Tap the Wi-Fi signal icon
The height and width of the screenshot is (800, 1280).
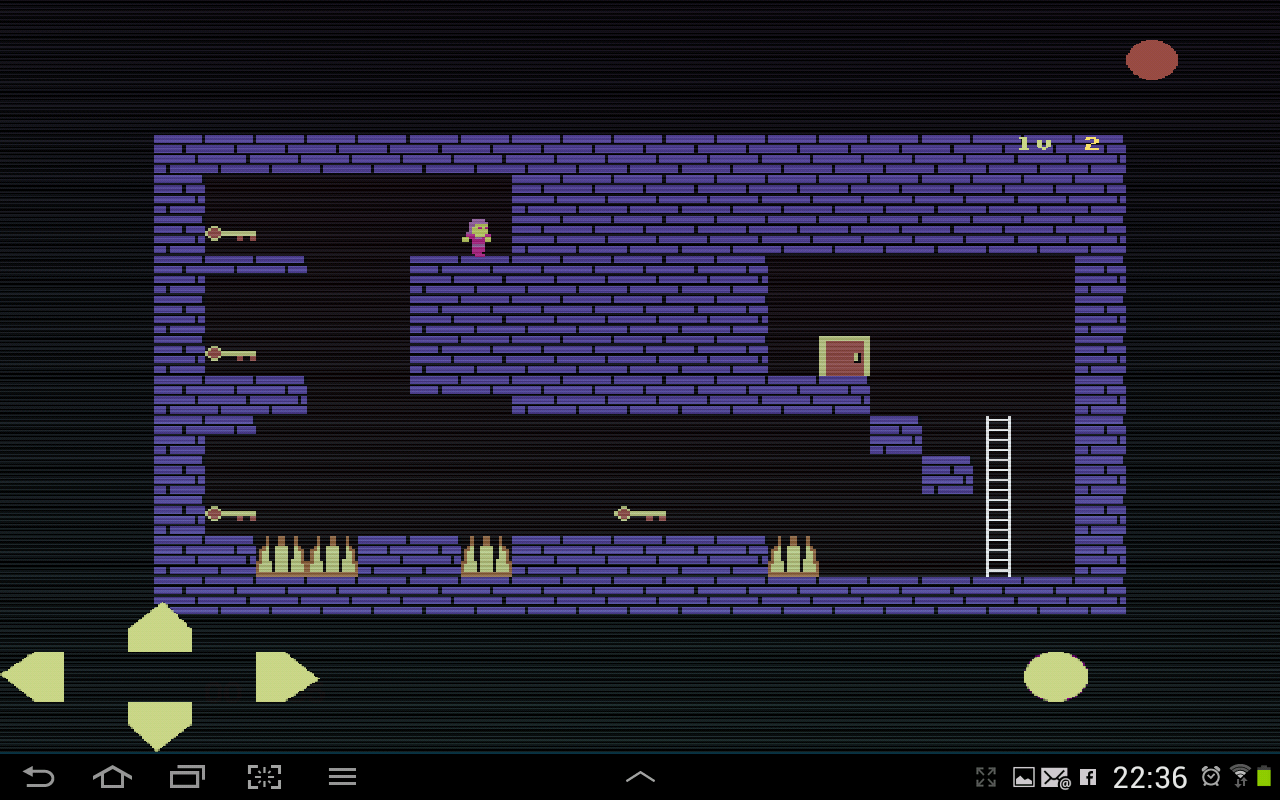[1241, 774]
